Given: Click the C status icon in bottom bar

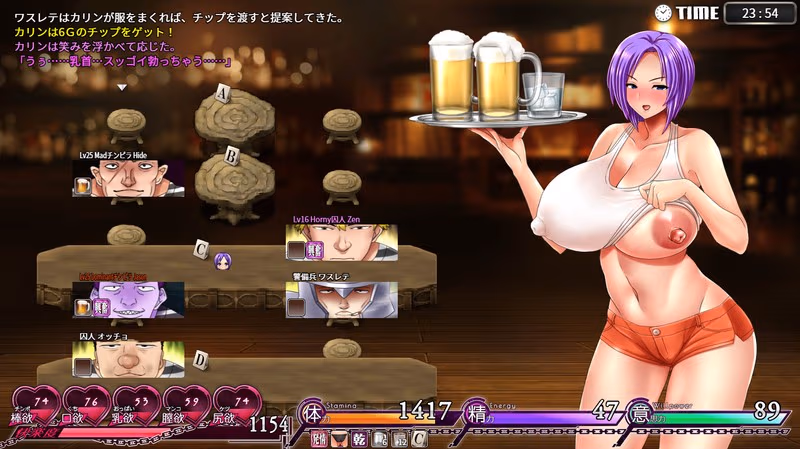Looking at the screenshot, I should (x=420, y=438).
